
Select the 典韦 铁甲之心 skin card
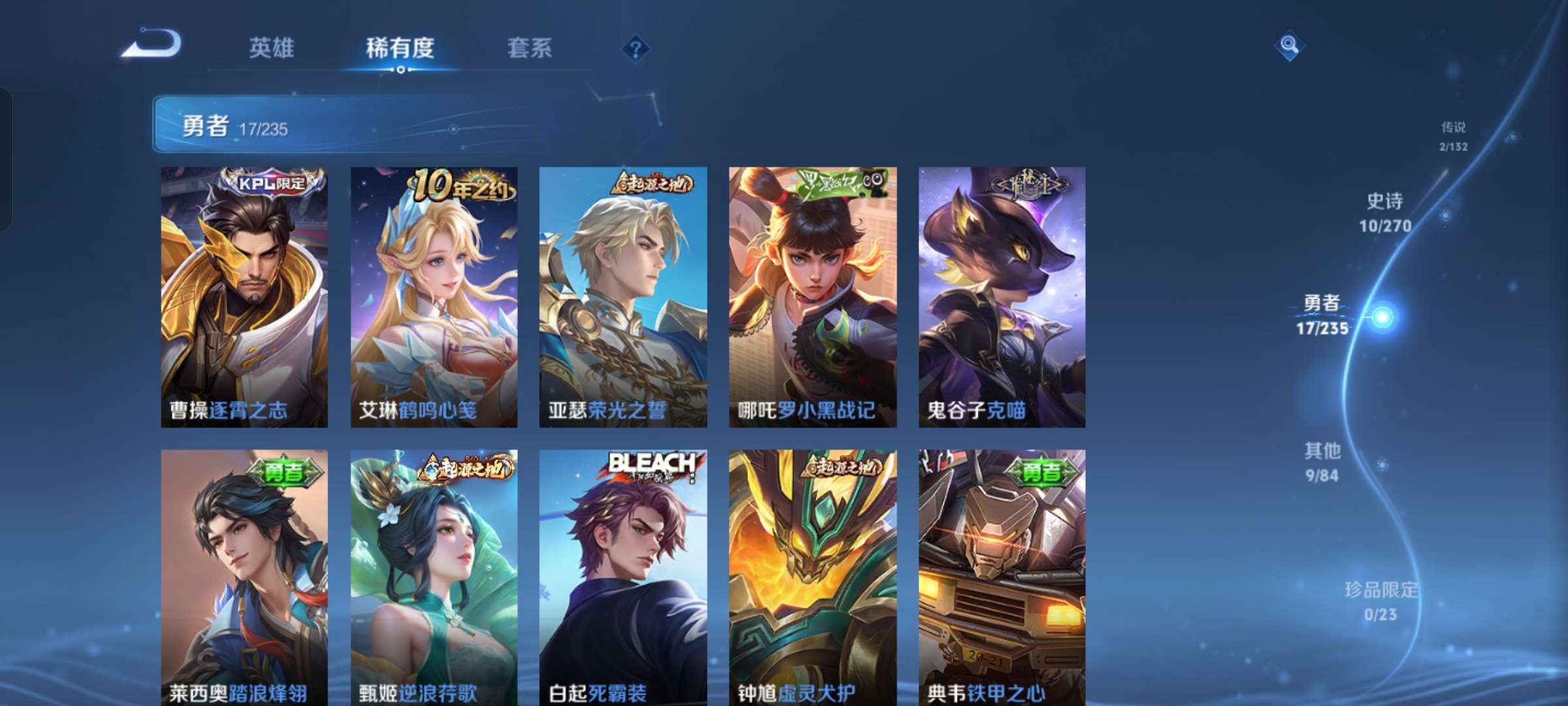(1002, 577)
